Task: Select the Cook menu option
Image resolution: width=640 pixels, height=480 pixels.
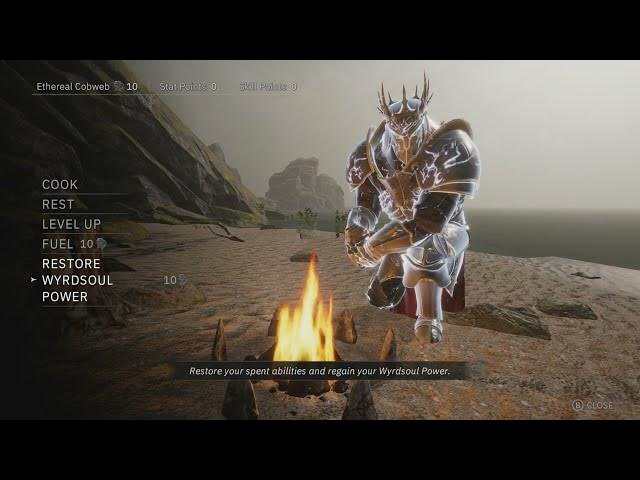Action: (60, 185)
